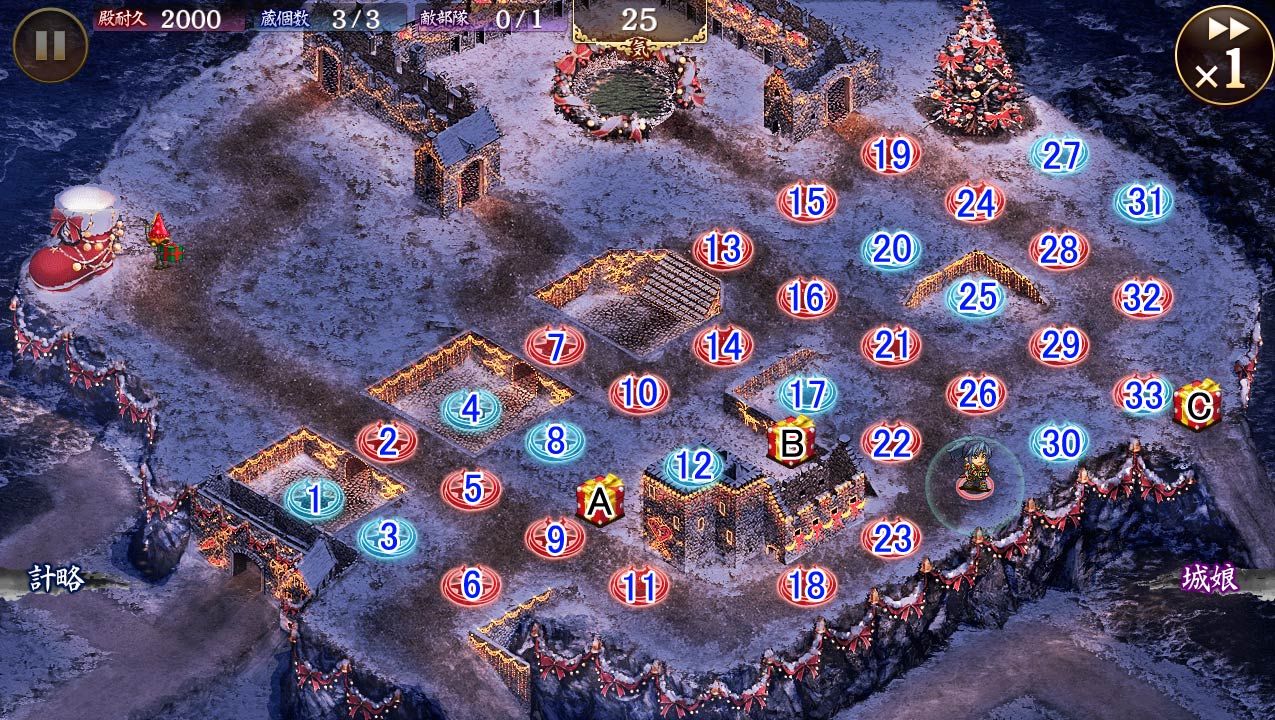Toggle the ×1 game speed button
The width and height of the screenshot is (1275, 720).
pyautogui.click(x=1224, y=55)
